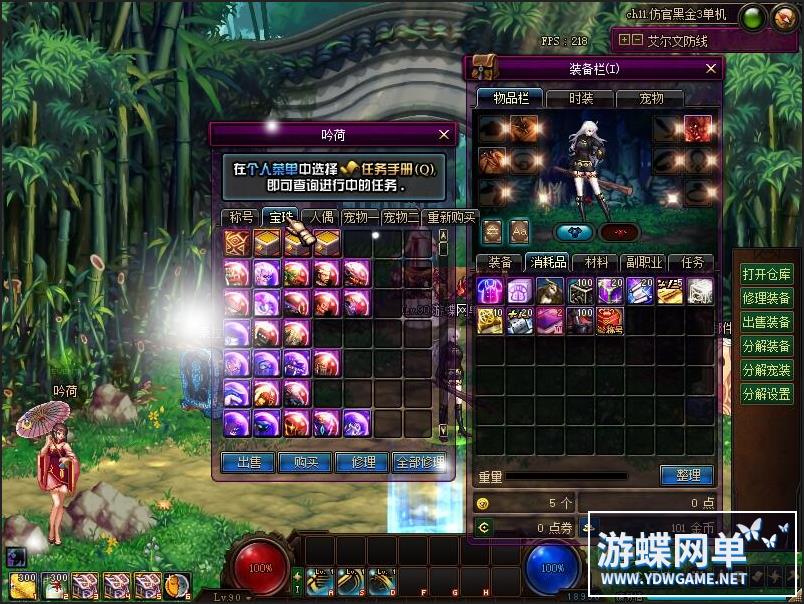804x604 pixels.
Task: Open the 人偶 shop tab
Action: click(320, 217)
